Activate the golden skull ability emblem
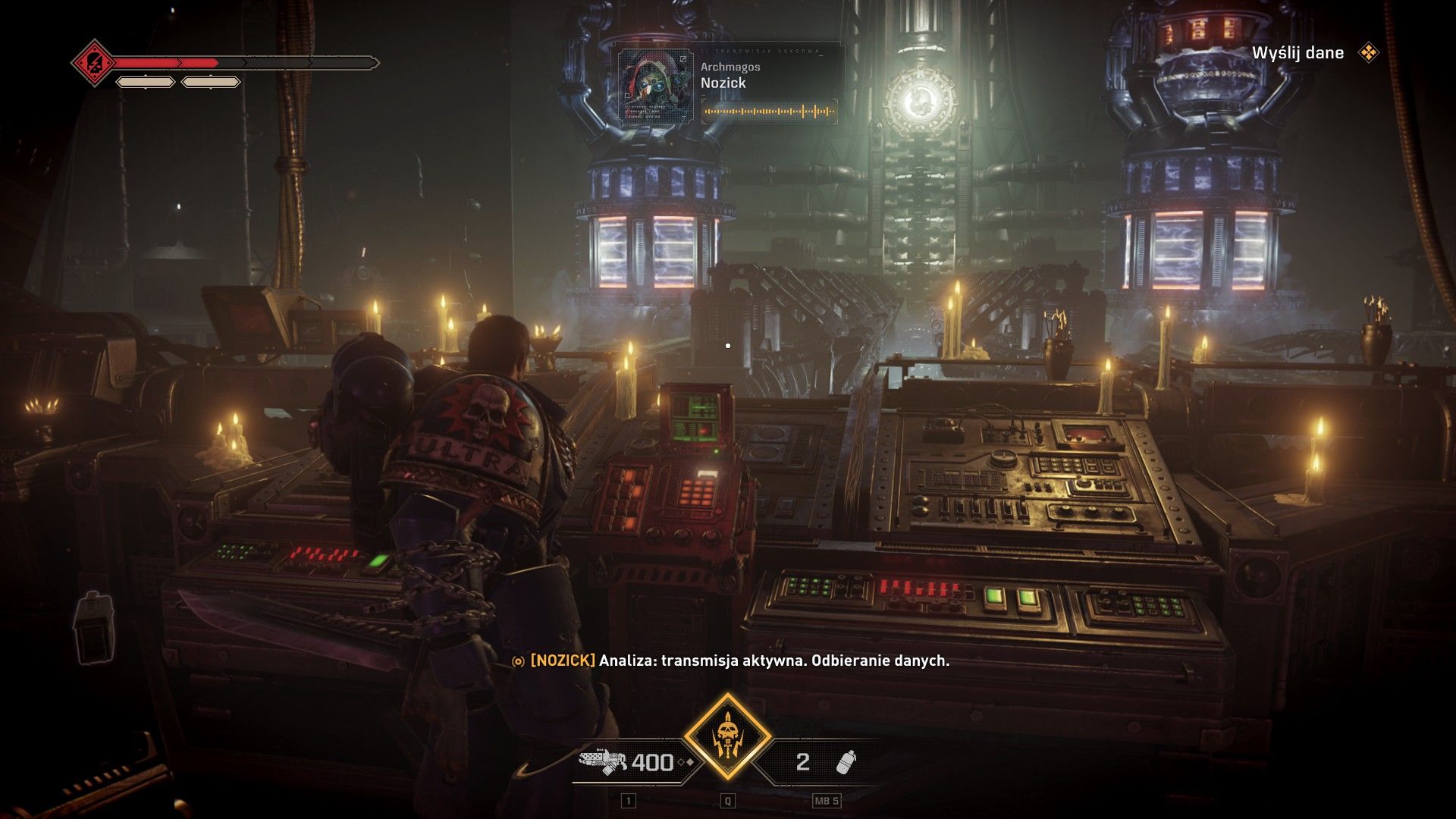The height and width of the screenshot is (819, 1456). 727,736
